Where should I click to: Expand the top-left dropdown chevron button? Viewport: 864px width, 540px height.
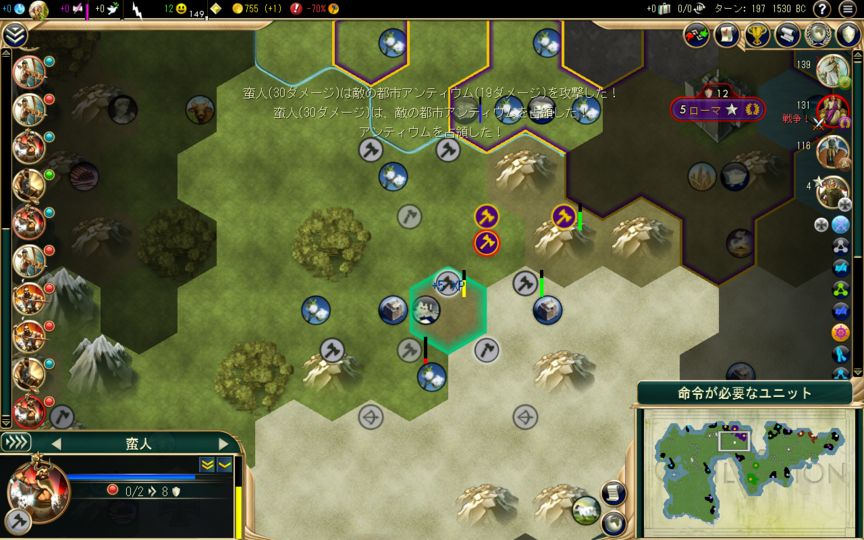[x=14, y=35]
